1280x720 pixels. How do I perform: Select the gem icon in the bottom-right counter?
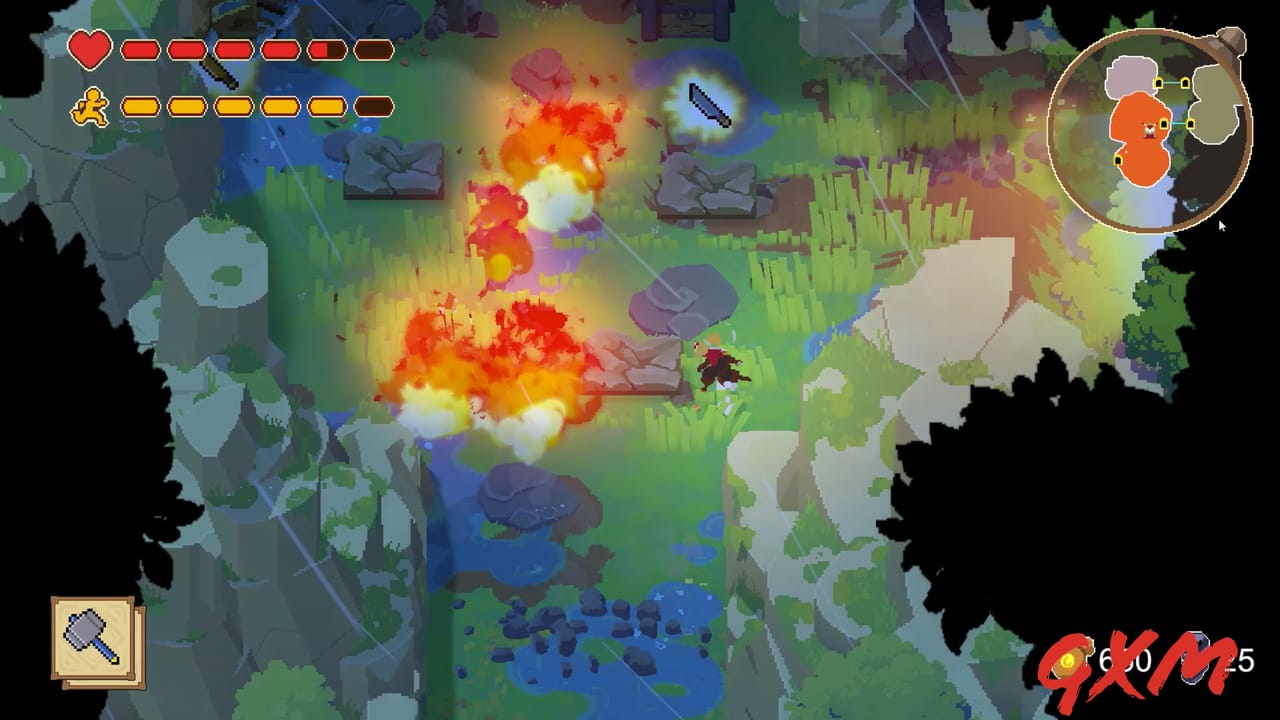(x=1196, y=660)
